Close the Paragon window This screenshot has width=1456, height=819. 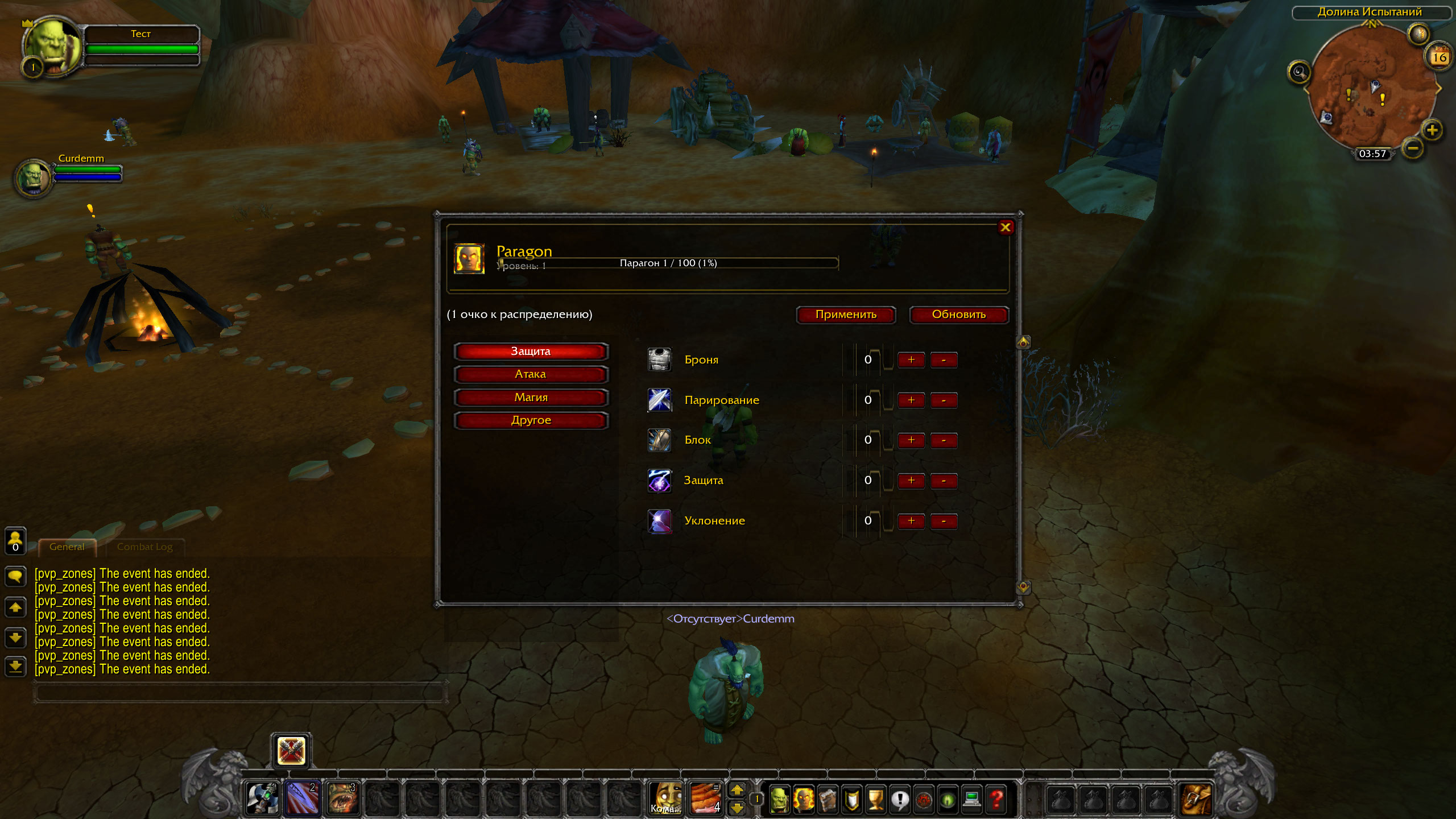(1005, 227)
